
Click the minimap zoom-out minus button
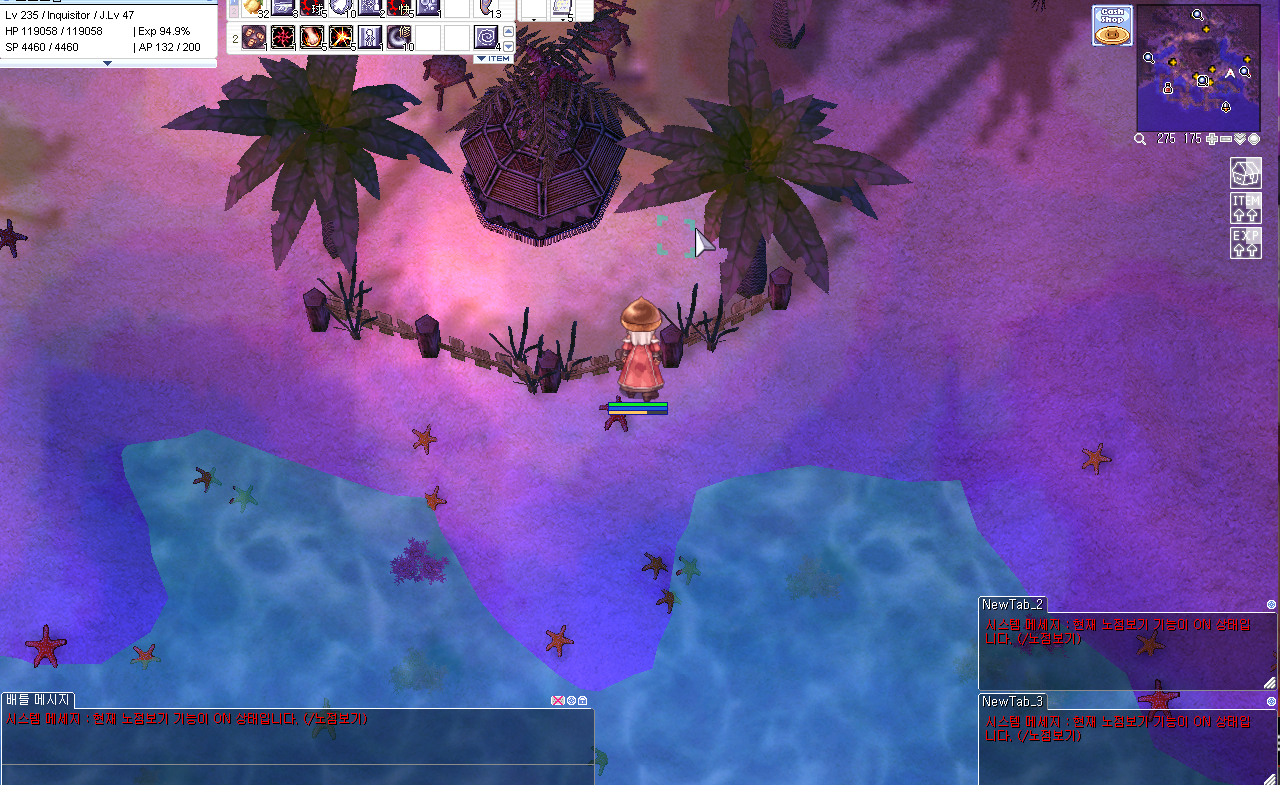1226,139
